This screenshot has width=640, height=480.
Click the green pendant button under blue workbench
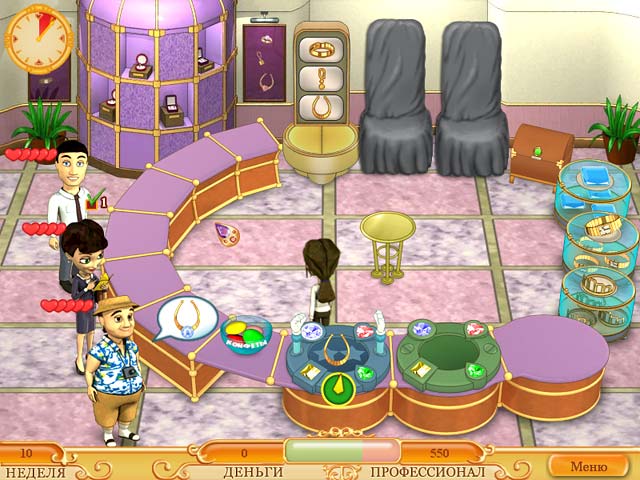point(338,387)
